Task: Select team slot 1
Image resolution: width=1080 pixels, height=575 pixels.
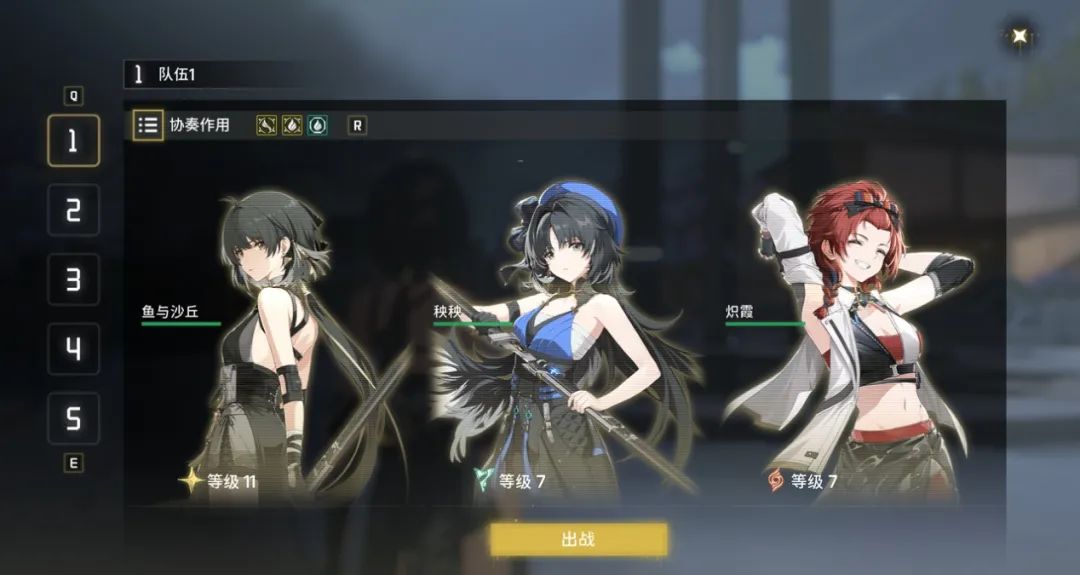Action: point(73,140)
